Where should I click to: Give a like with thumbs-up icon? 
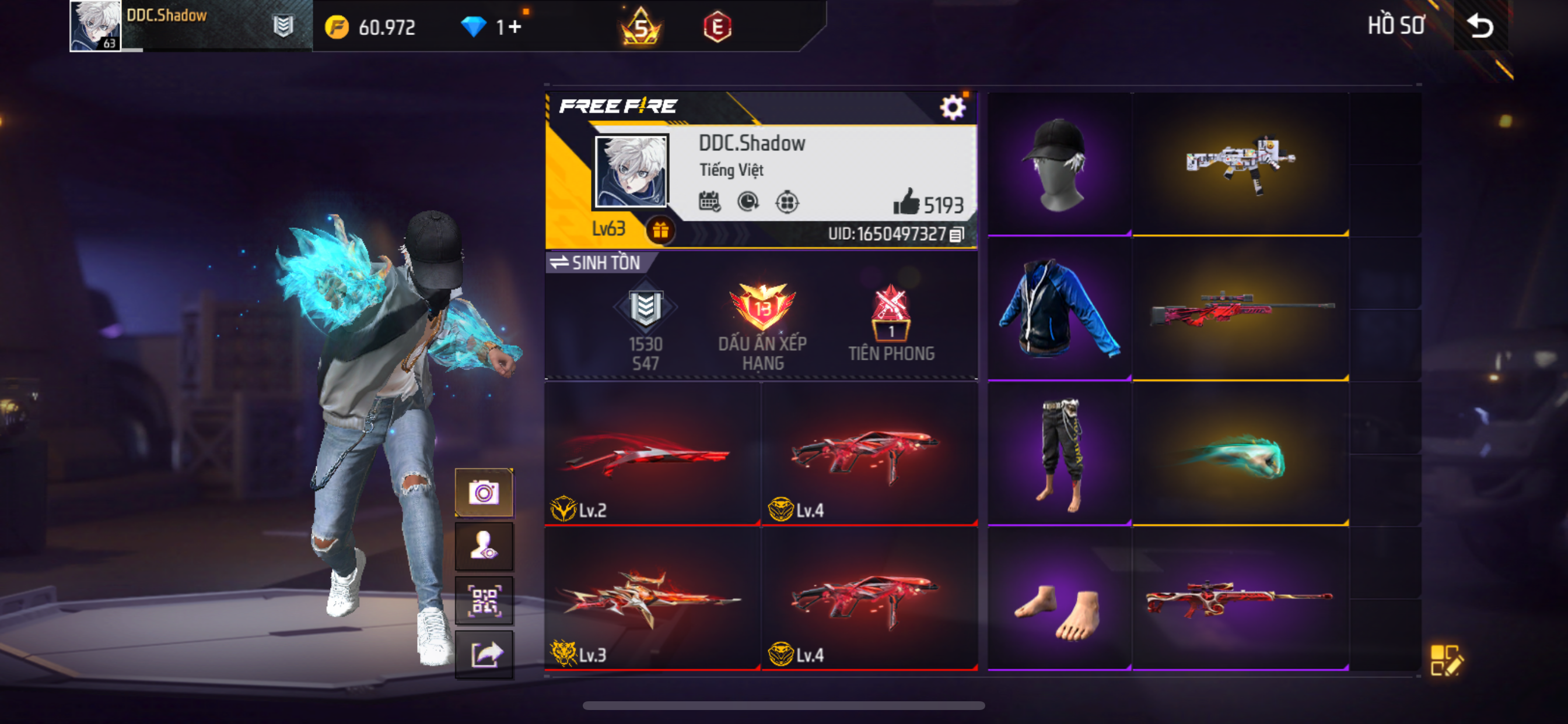pyautogui.click(x=907, y=202)
